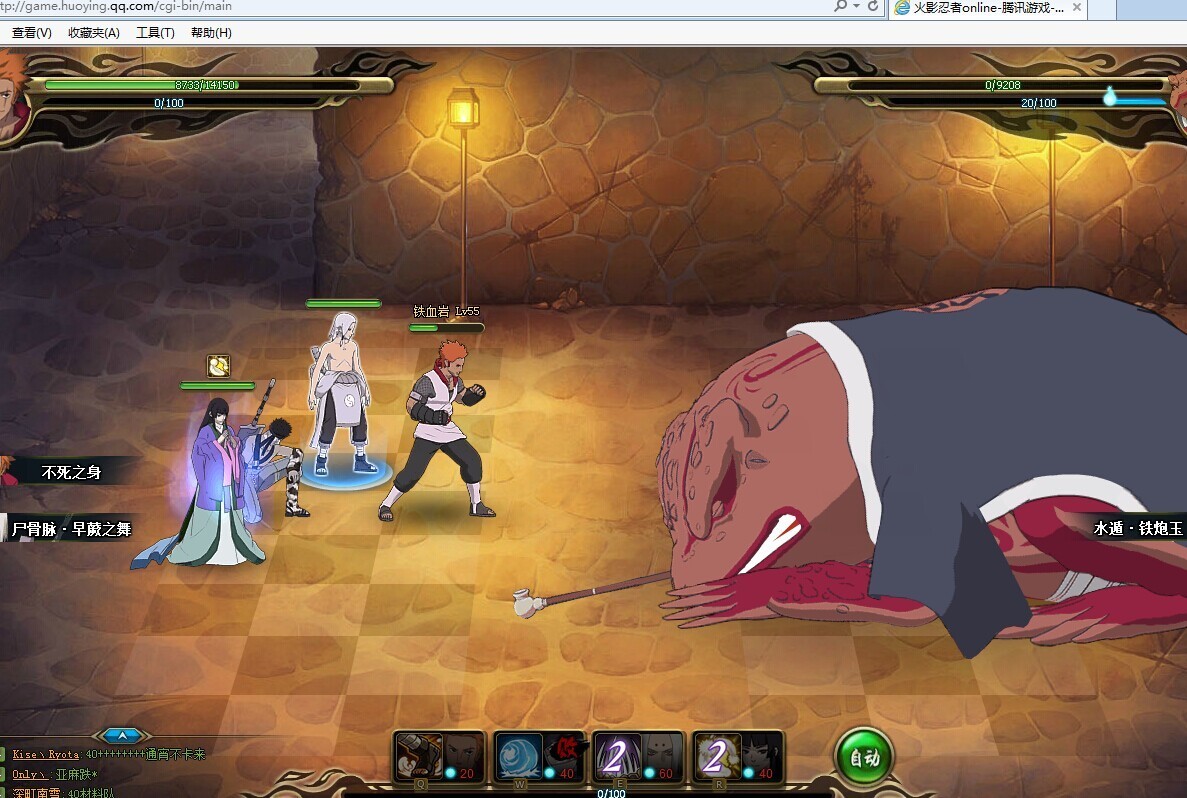Switch to the 火影忍者online browser tab
This screenshot has width=1187, height=798.
pos(980,8)
